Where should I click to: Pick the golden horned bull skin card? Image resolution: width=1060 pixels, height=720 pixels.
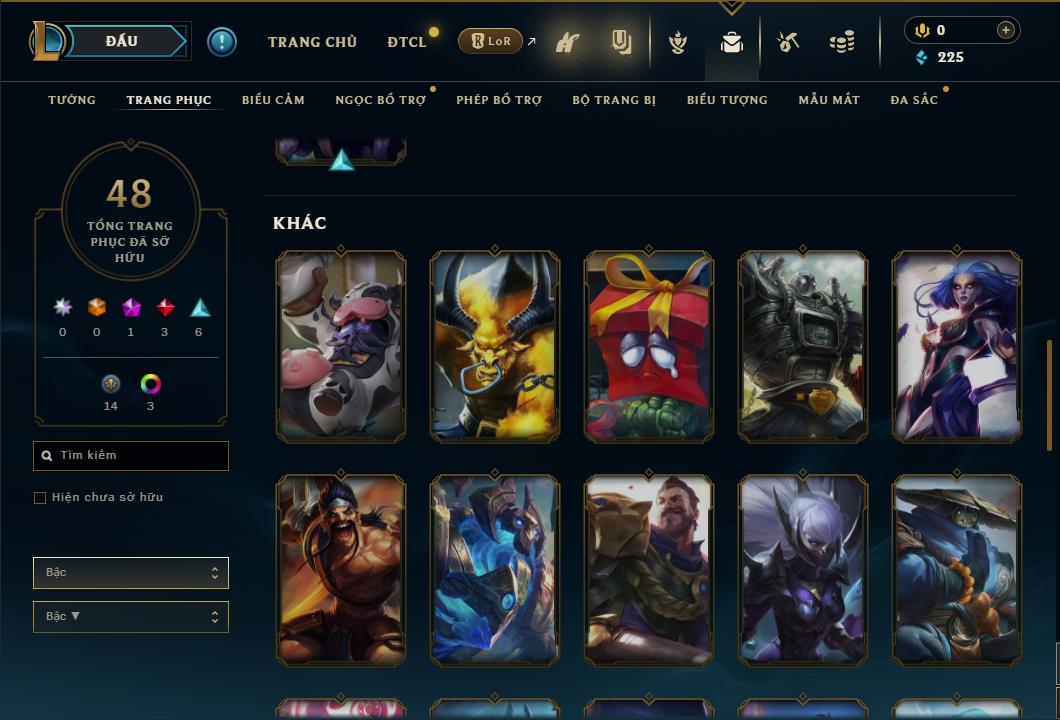495,345
